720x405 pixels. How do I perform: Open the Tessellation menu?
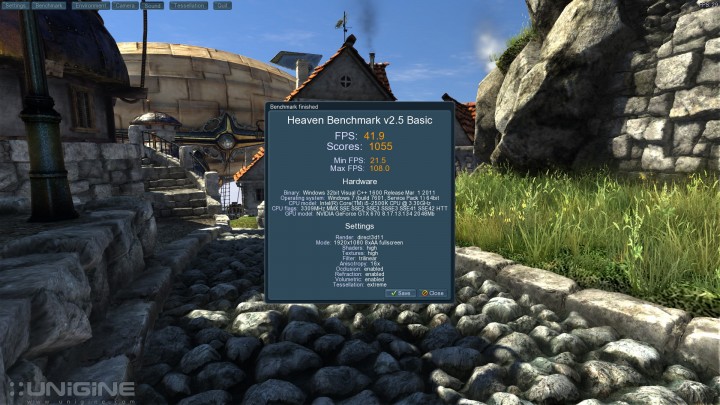tap(187, 5)
